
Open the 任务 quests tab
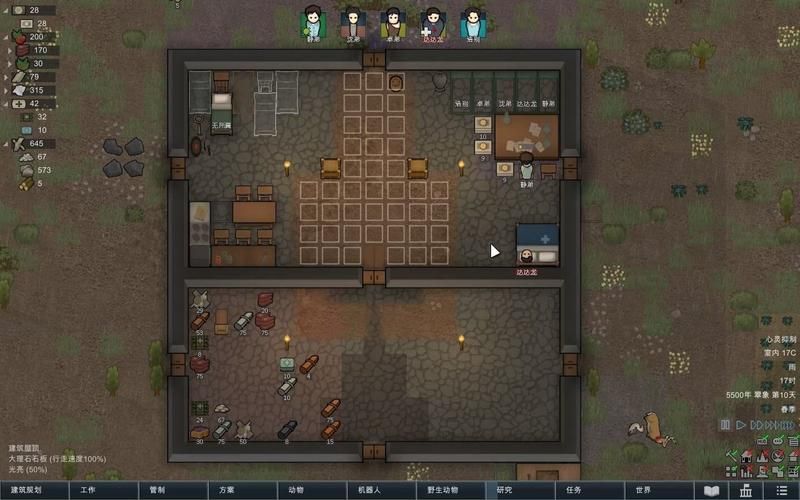573,491
